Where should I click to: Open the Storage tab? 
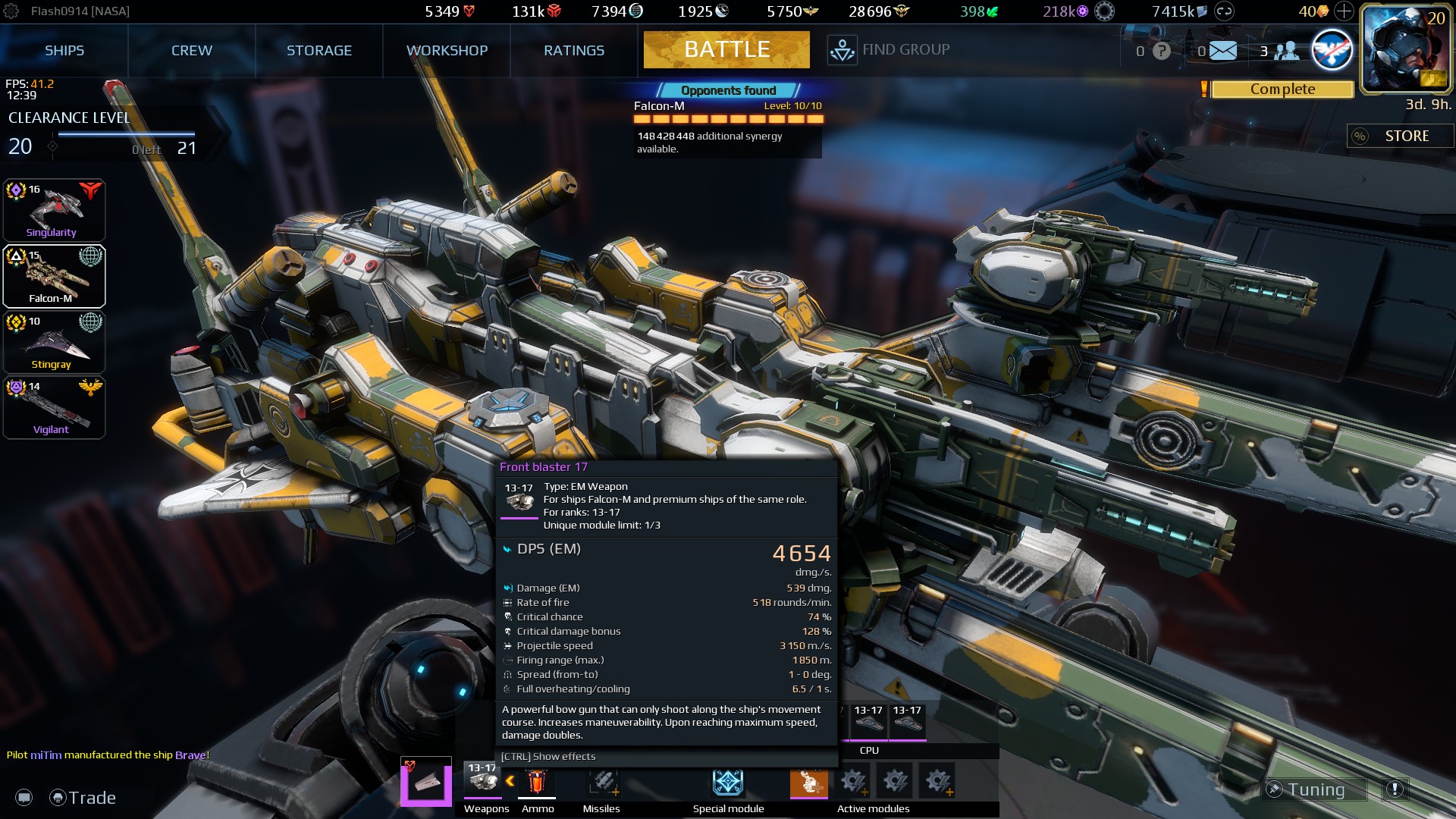coord(319,51)
